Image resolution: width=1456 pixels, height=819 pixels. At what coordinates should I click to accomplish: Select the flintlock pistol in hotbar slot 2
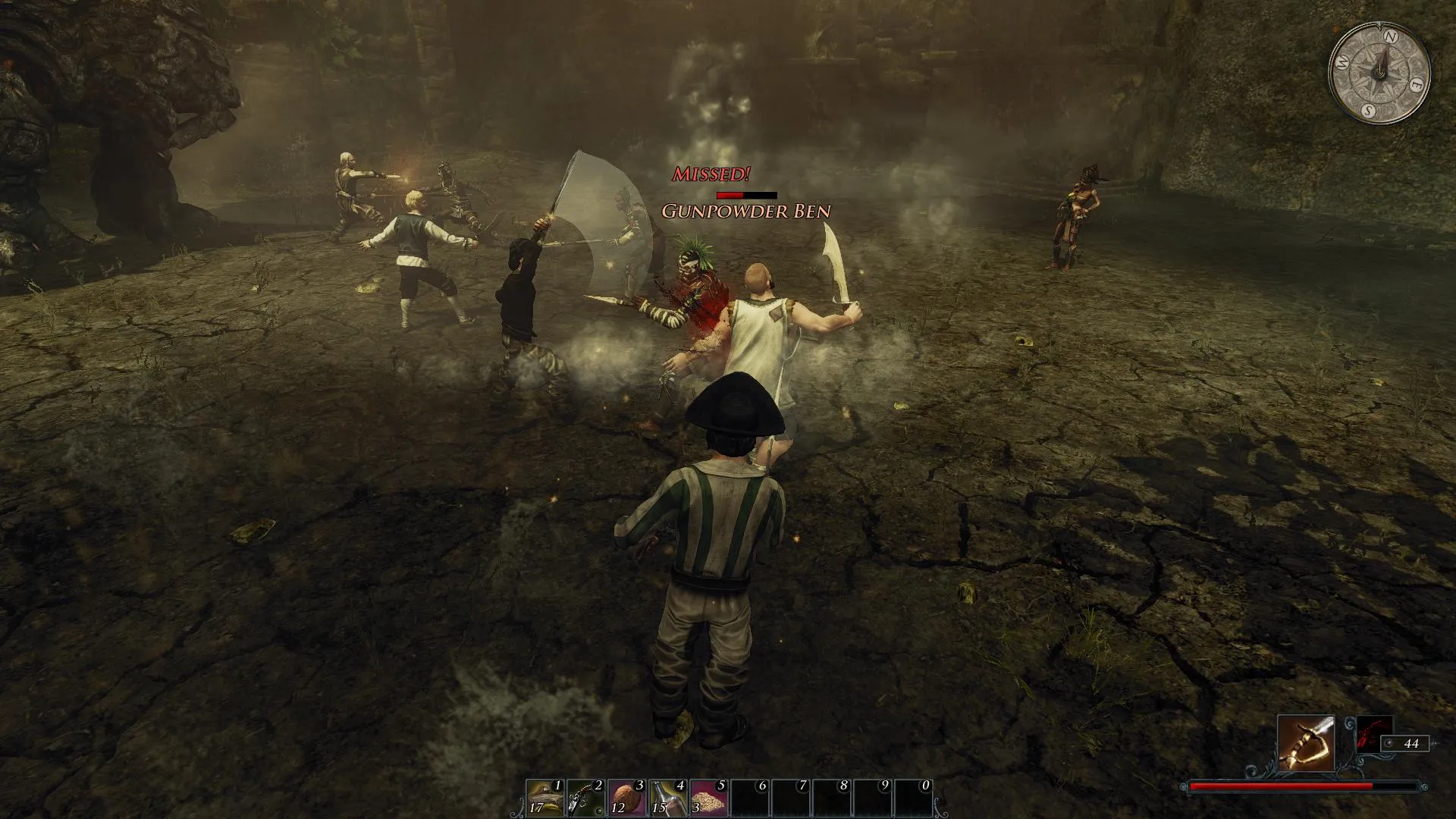click(585, 798)
